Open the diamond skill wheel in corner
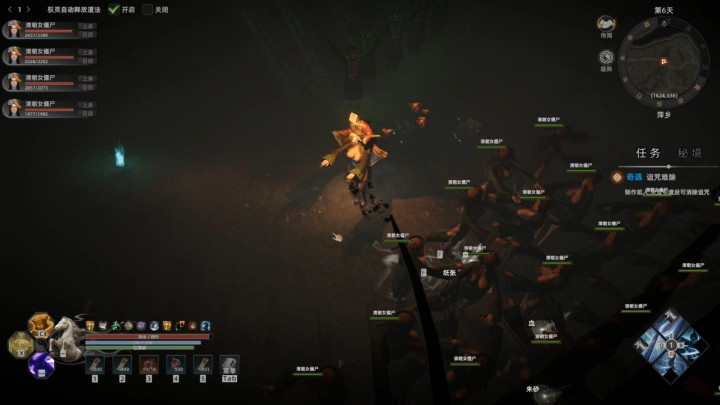 [670, 346]
